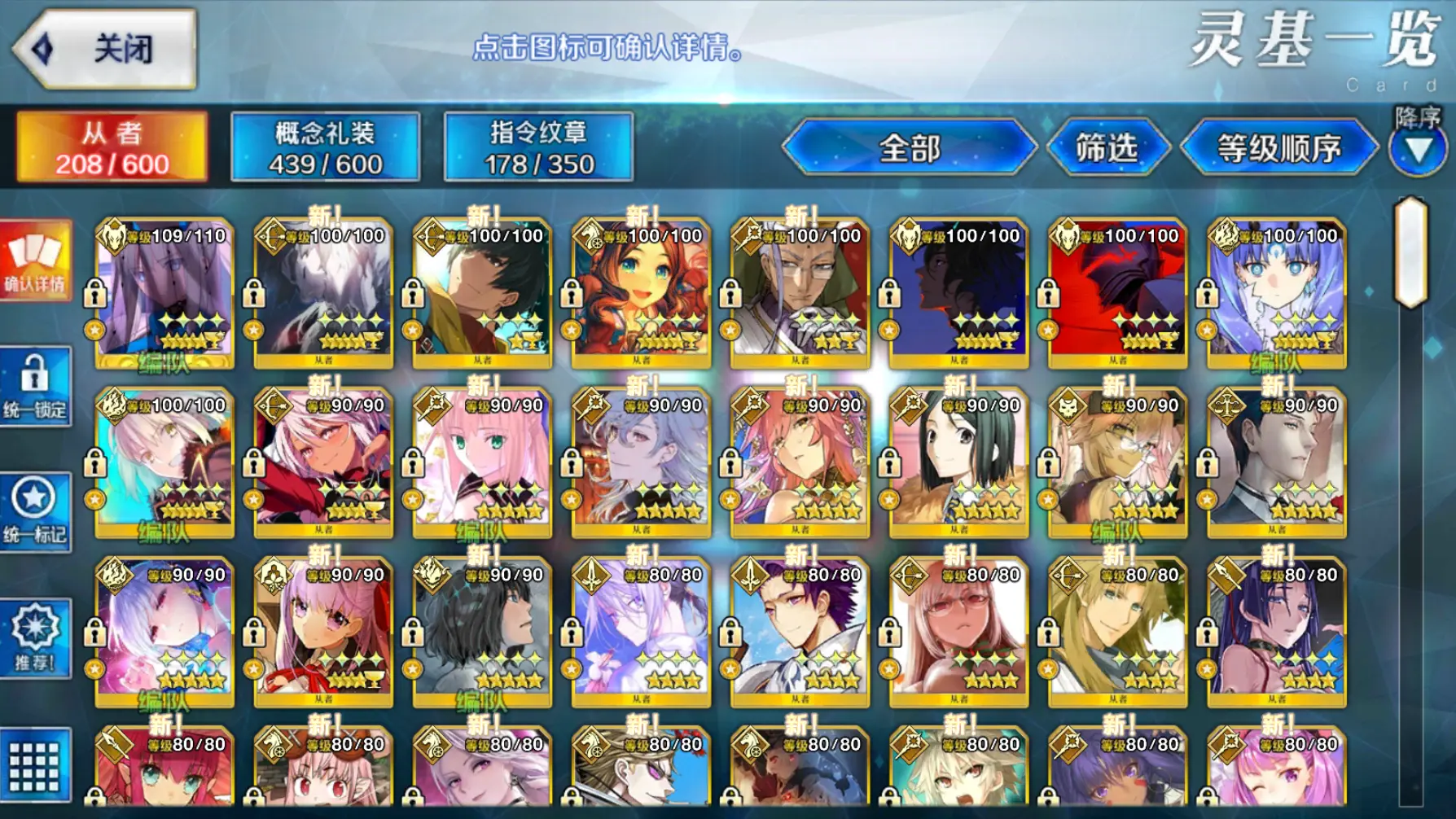1456x819 pixels.
Task: Open the 筛选 filter options
Action: tap(1107, 148)
